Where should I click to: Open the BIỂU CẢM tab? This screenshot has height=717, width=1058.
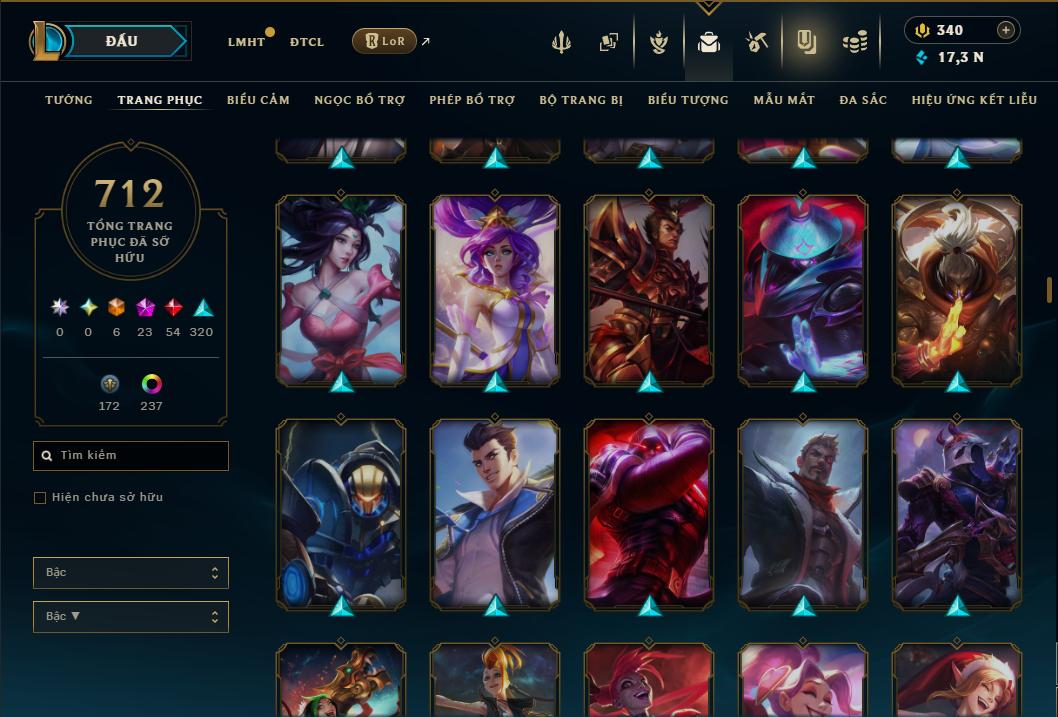tap(258, 100)
